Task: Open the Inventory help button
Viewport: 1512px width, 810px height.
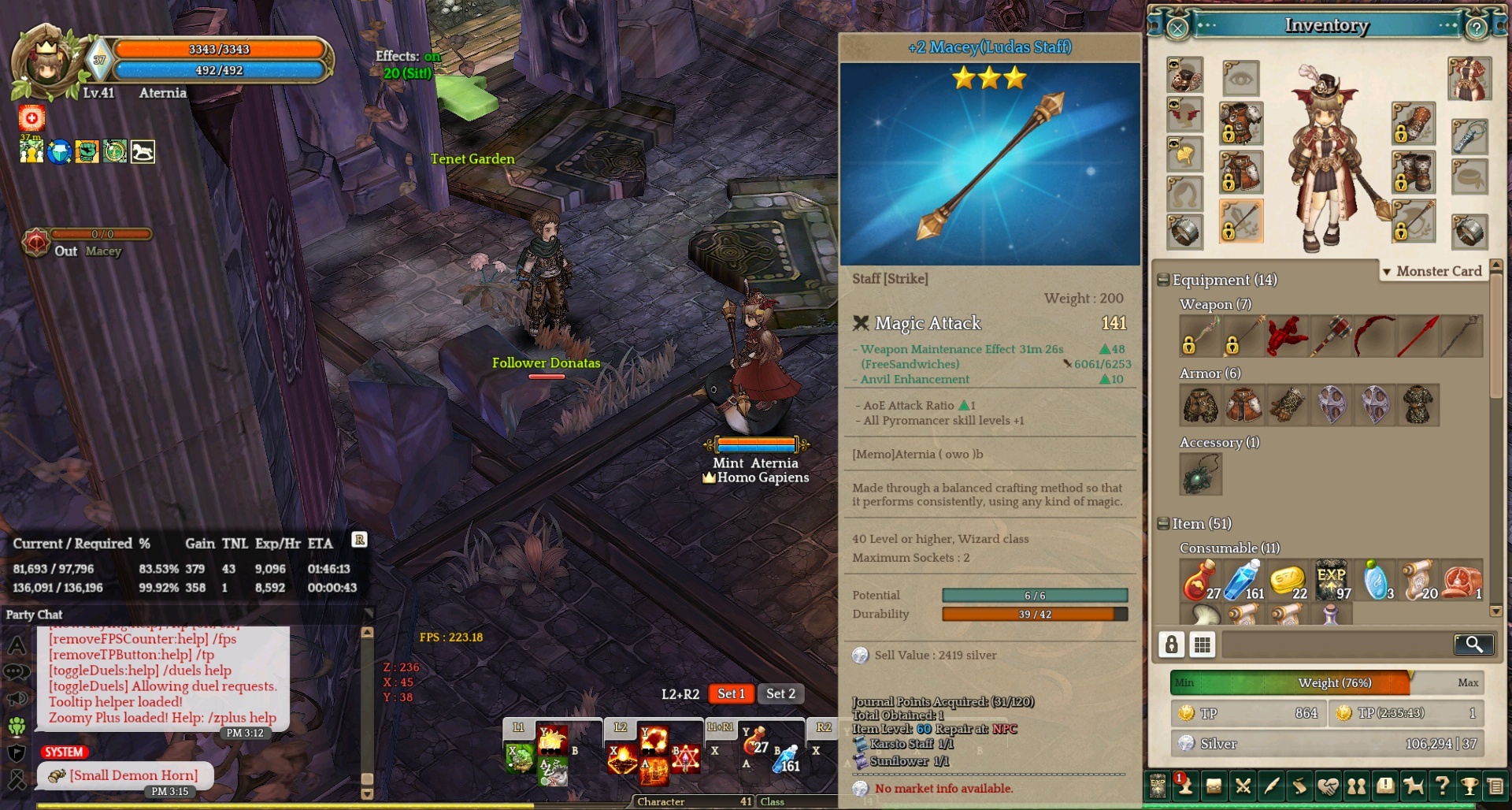Action: pyautogui.click(x=1477, y=28)
